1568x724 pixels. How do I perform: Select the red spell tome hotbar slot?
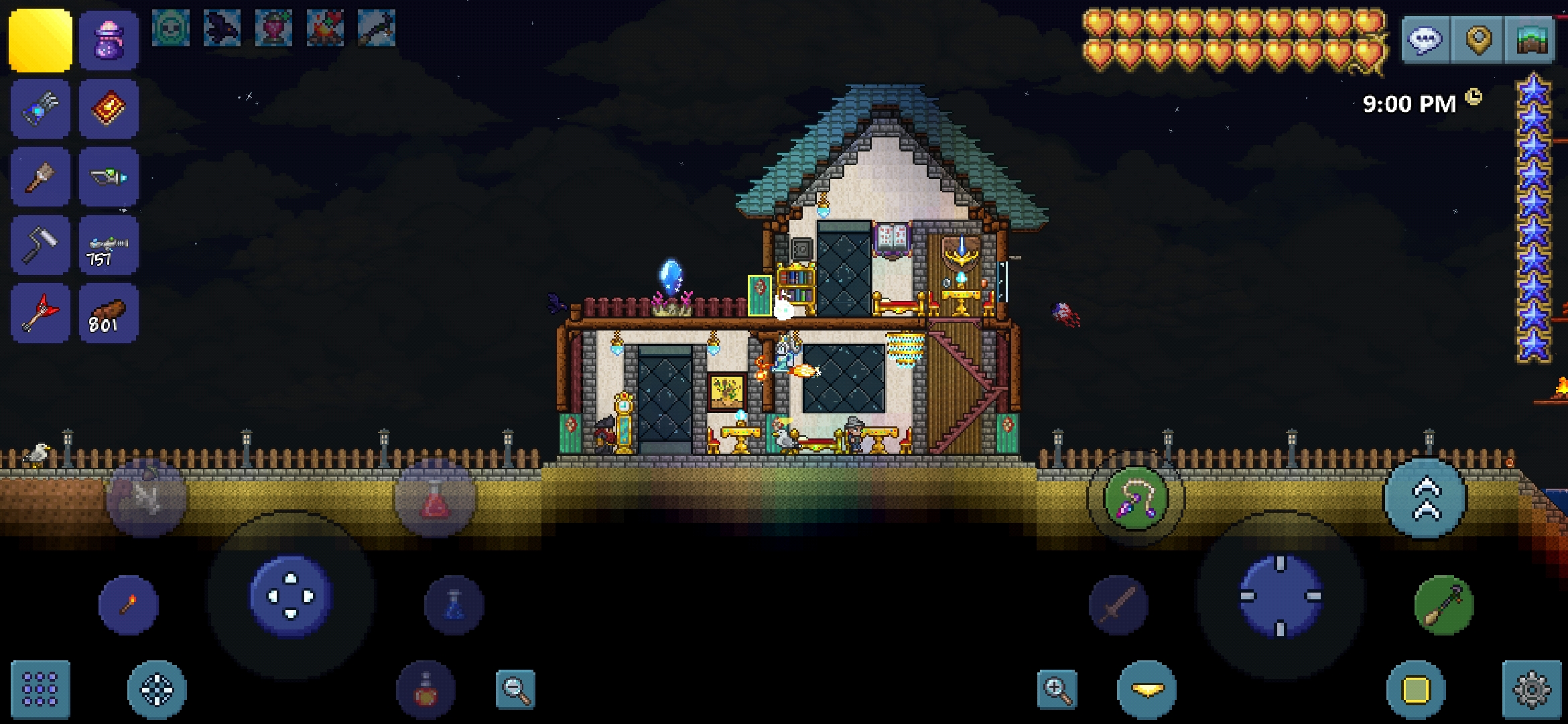click(109, 109)
